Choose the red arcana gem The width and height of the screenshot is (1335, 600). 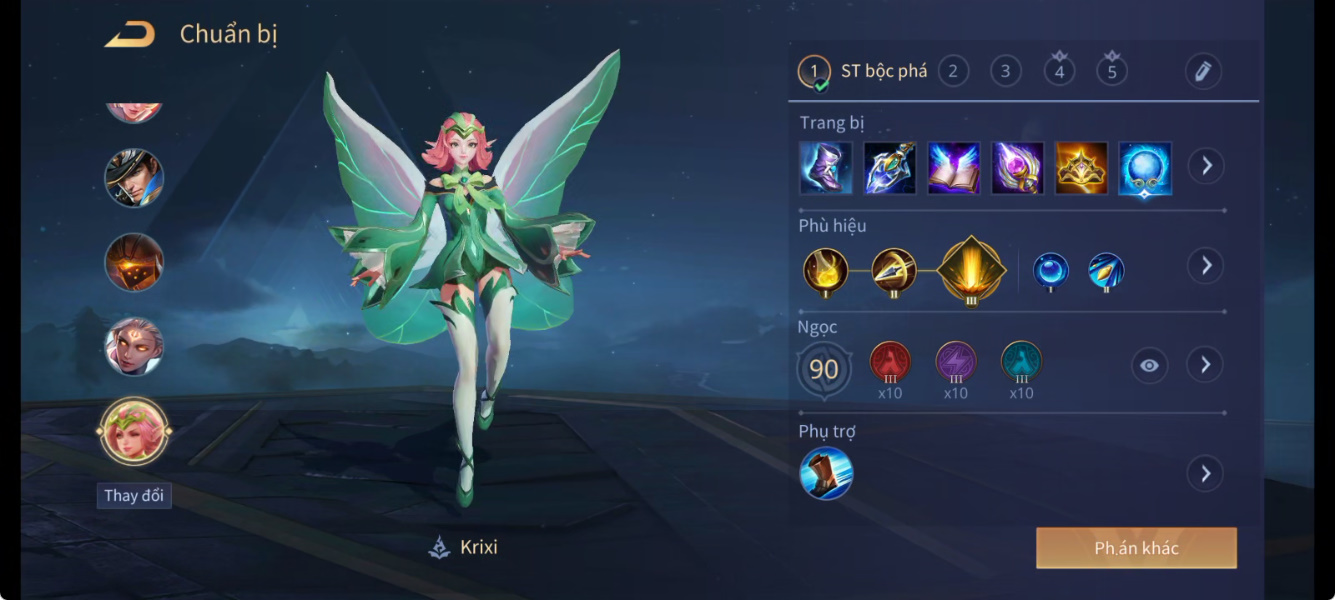(890, 362)
